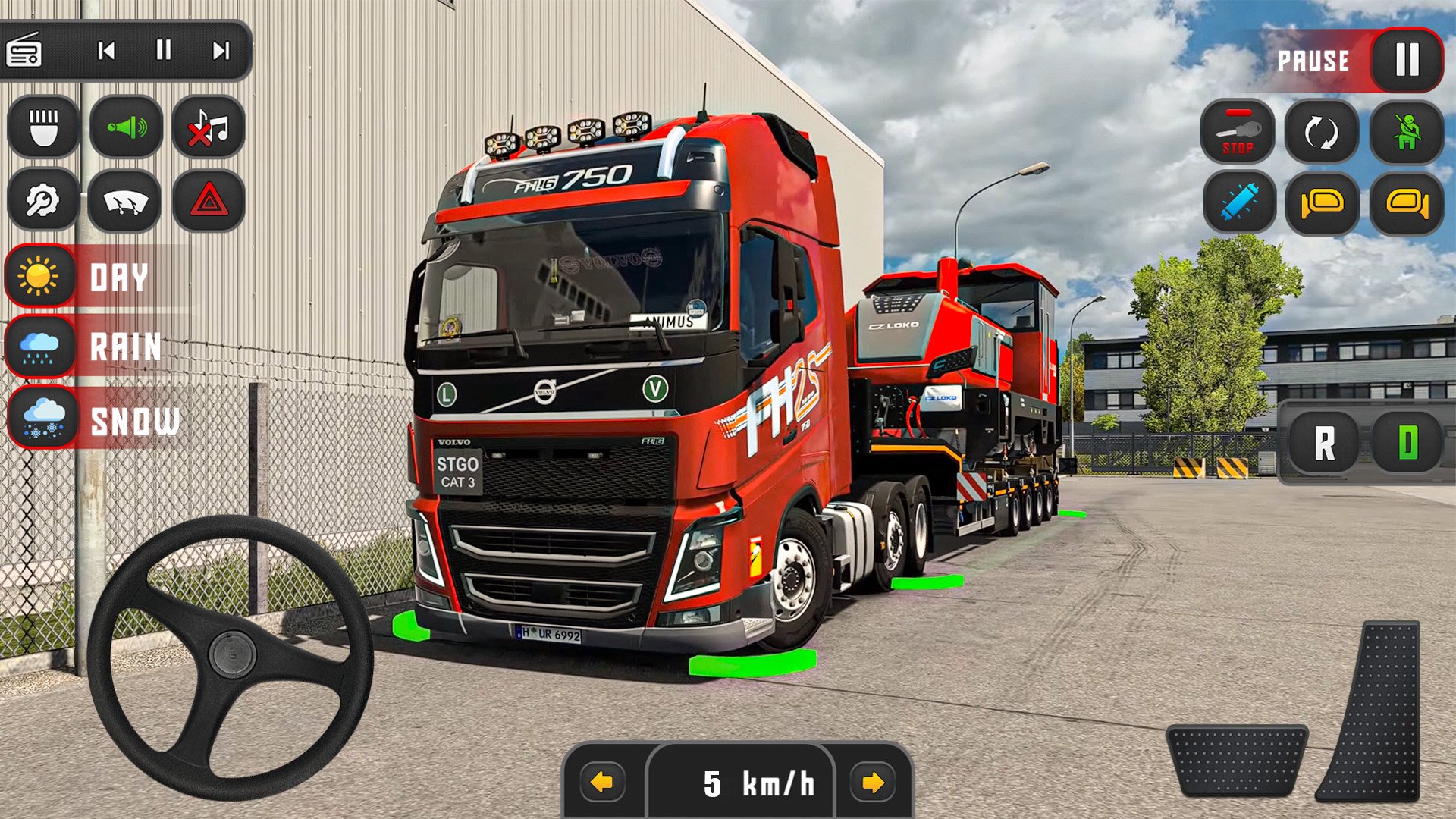Image resolution: width=1456 pixels, height=819 pixels.
Task: Shift into reverse with the R button
Action: point(1324,443)
